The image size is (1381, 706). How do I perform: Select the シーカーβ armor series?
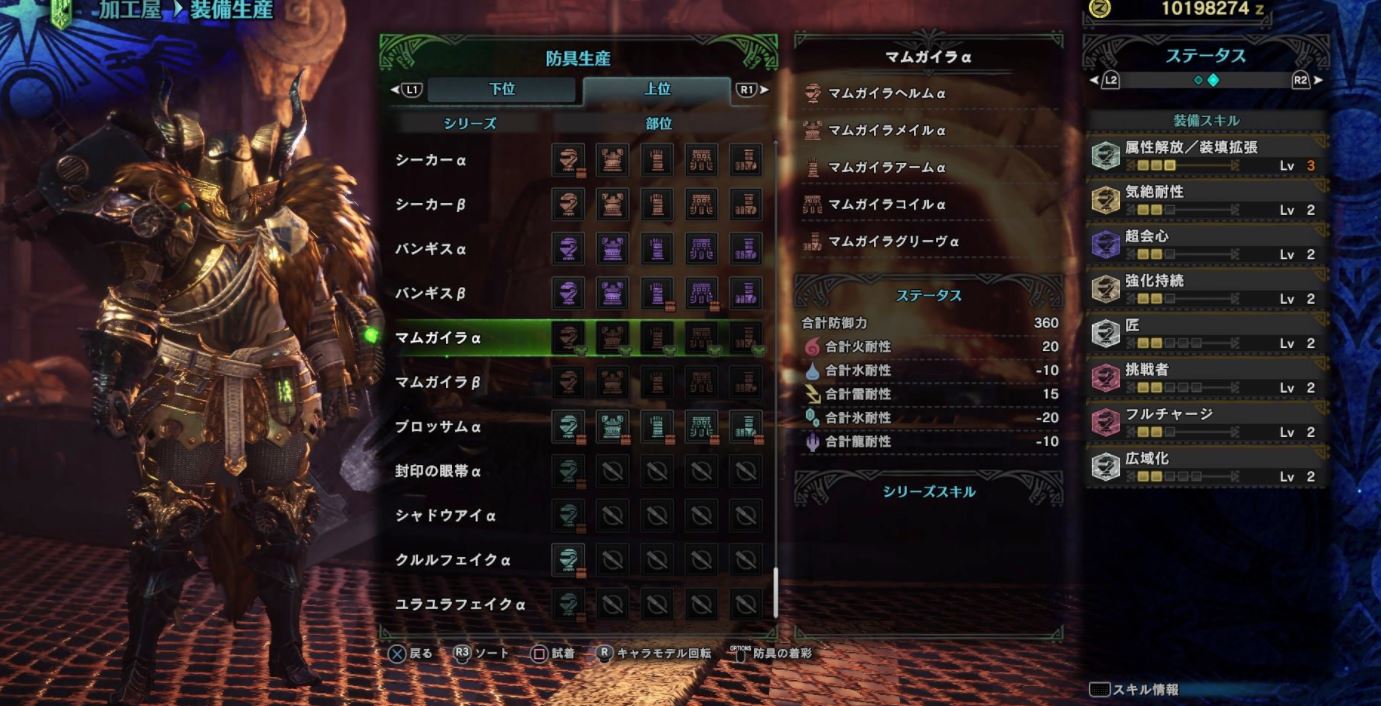430,205
